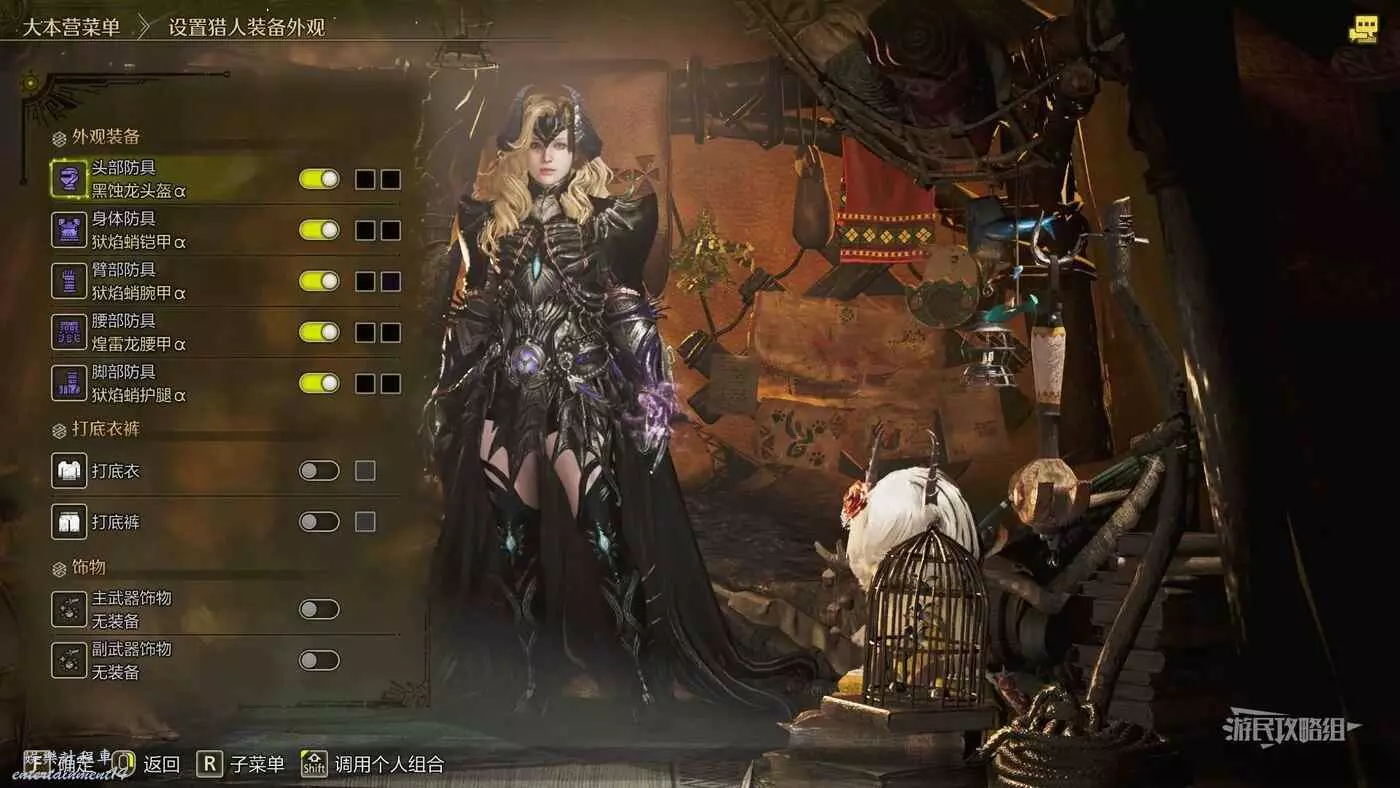
Task: Enable the 打底裤 inner pants toggle
Action: point(319,521)
